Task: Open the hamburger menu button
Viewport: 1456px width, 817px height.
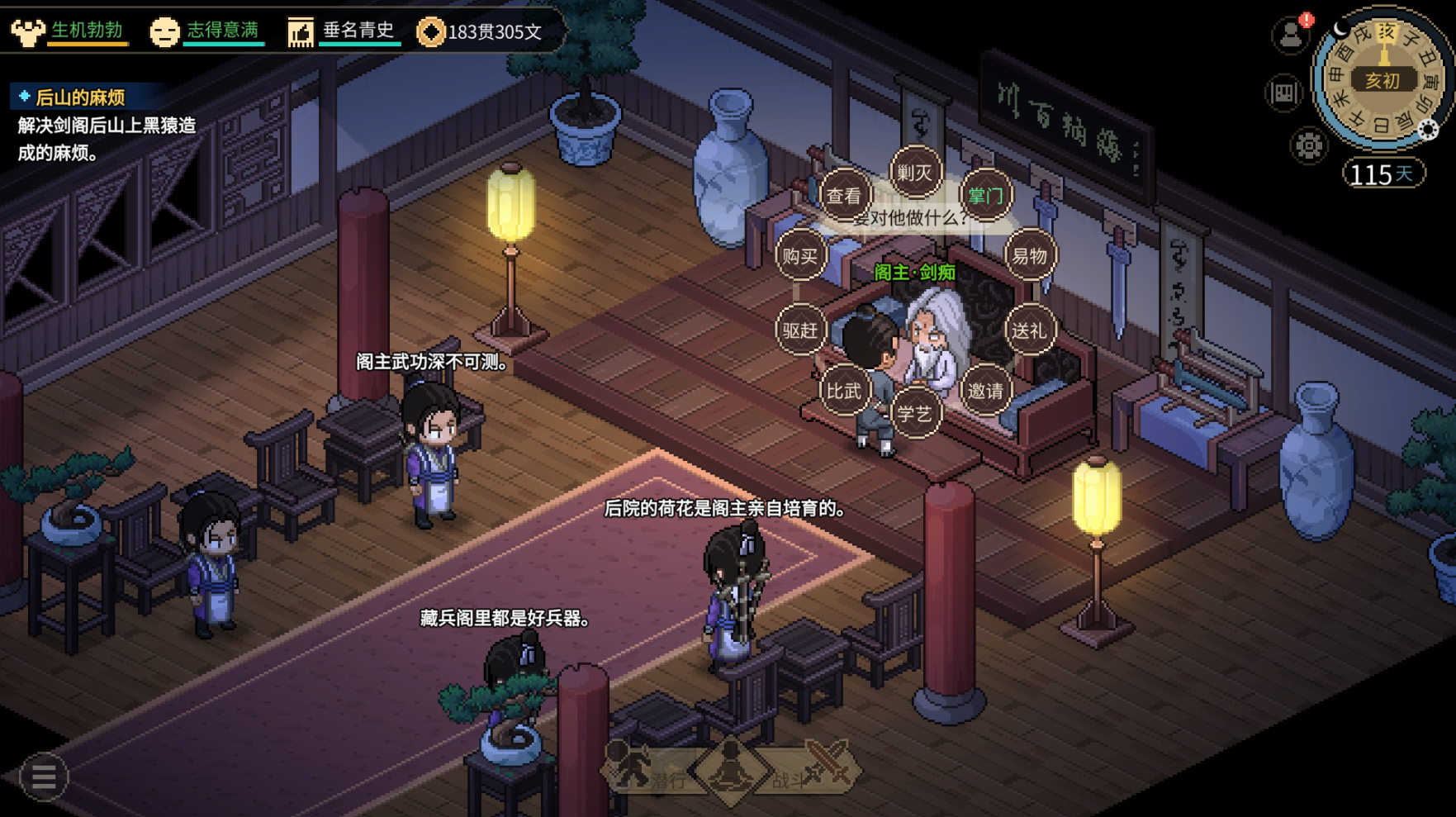Action: click(43, 777)
